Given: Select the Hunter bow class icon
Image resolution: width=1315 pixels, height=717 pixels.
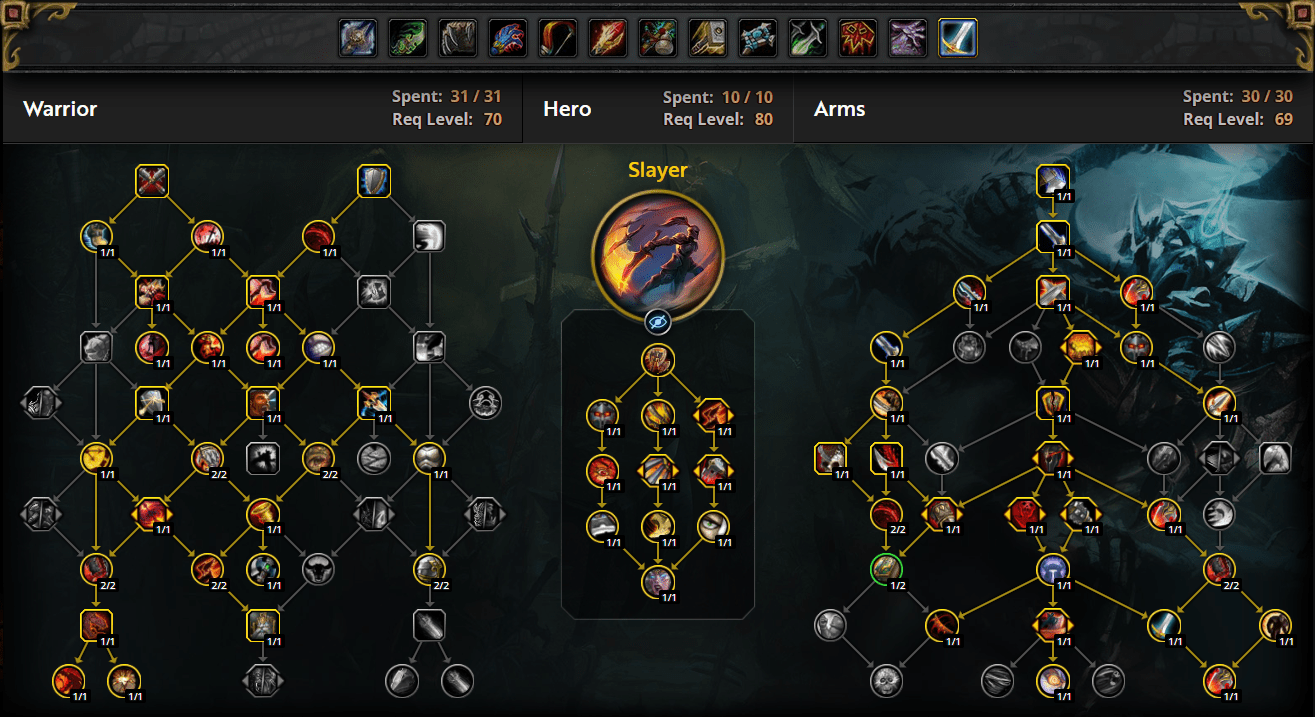Looking at the screenshot, I should click(558, 38).
